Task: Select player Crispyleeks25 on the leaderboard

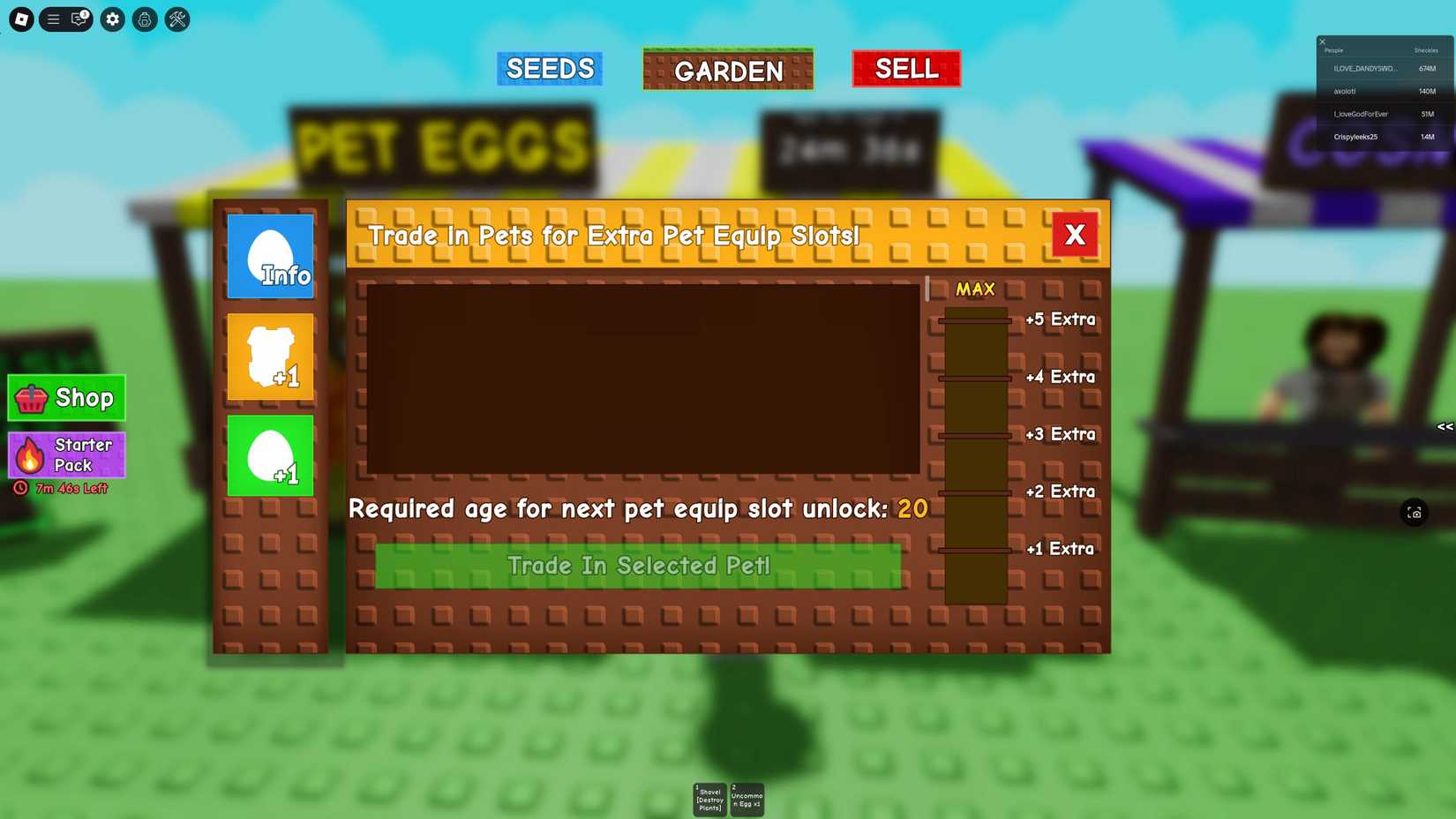Action: click(x=1356, y=137)
